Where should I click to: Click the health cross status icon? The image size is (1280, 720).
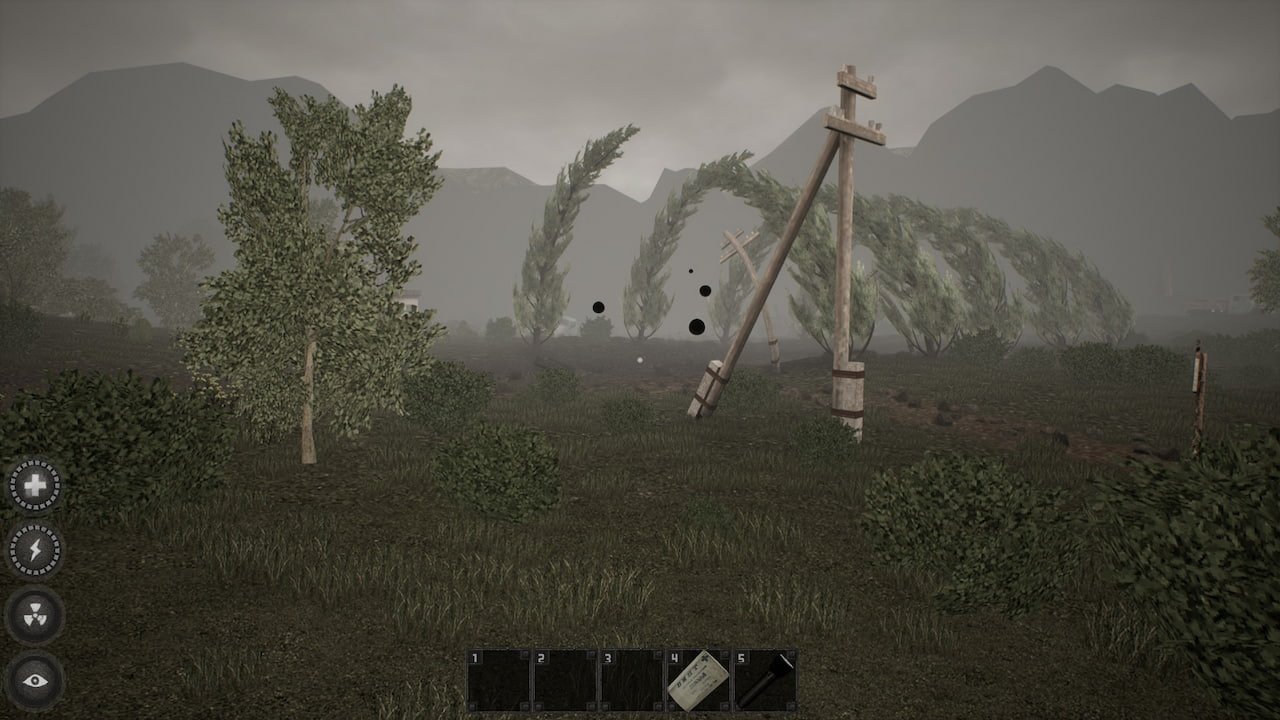[x=35, y=486]
